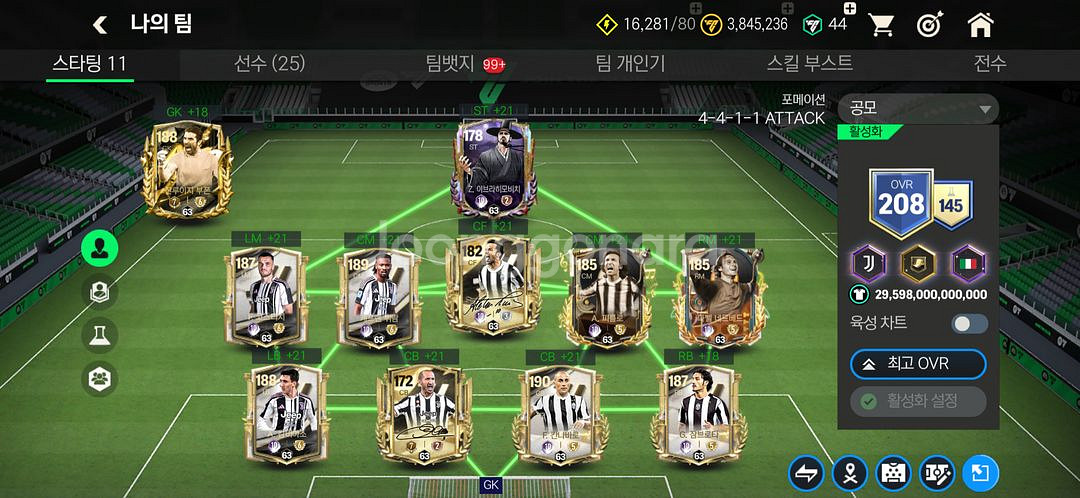Viewport: 1080px width, 498px height.
Task: Switch to the 팀 개인기 tab
Action: click(630, 64)
